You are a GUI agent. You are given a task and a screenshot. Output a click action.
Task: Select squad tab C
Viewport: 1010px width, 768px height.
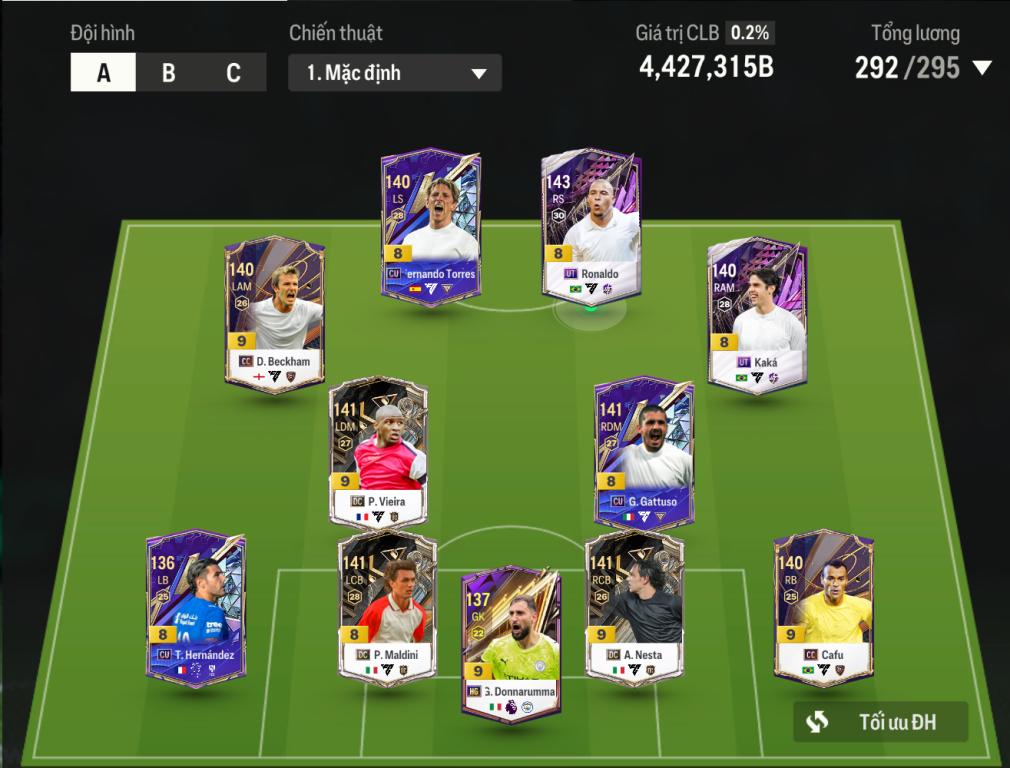click(233, 73)
